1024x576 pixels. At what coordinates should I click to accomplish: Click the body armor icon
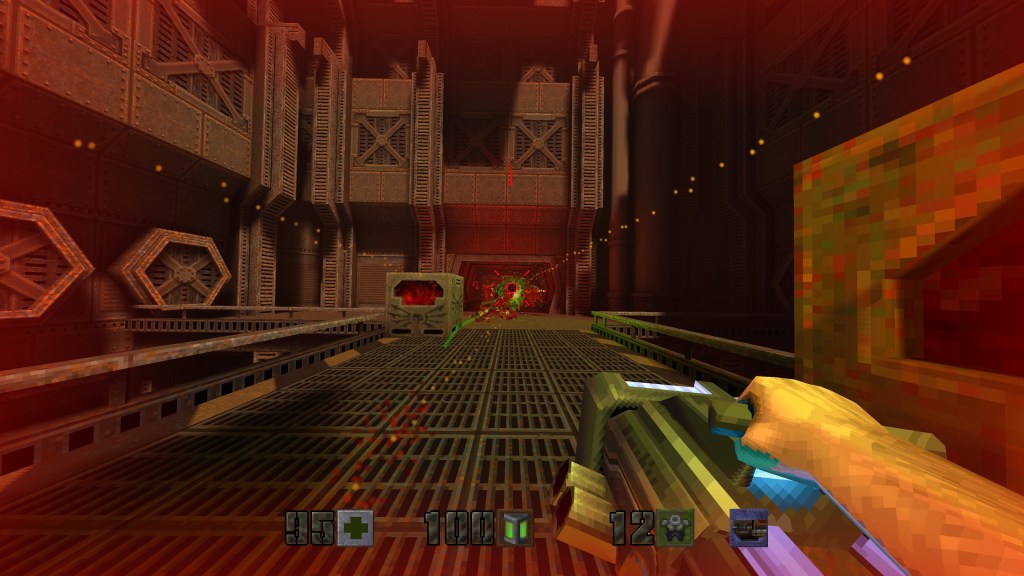pos(675,527)
